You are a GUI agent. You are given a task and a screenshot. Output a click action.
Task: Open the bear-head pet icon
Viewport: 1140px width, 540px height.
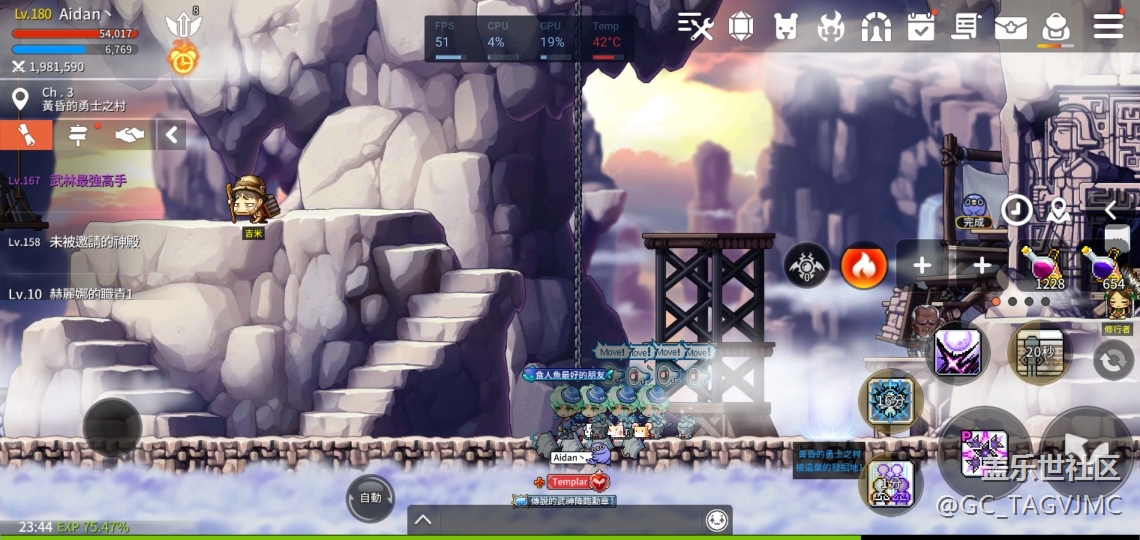pos(786,27)
